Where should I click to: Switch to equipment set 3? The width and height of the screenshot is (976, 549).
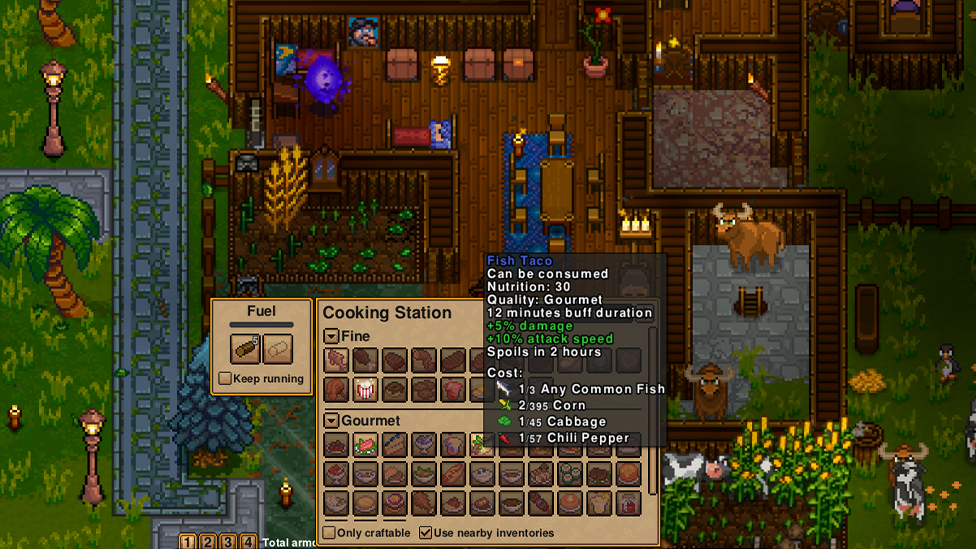coord(228,542)
